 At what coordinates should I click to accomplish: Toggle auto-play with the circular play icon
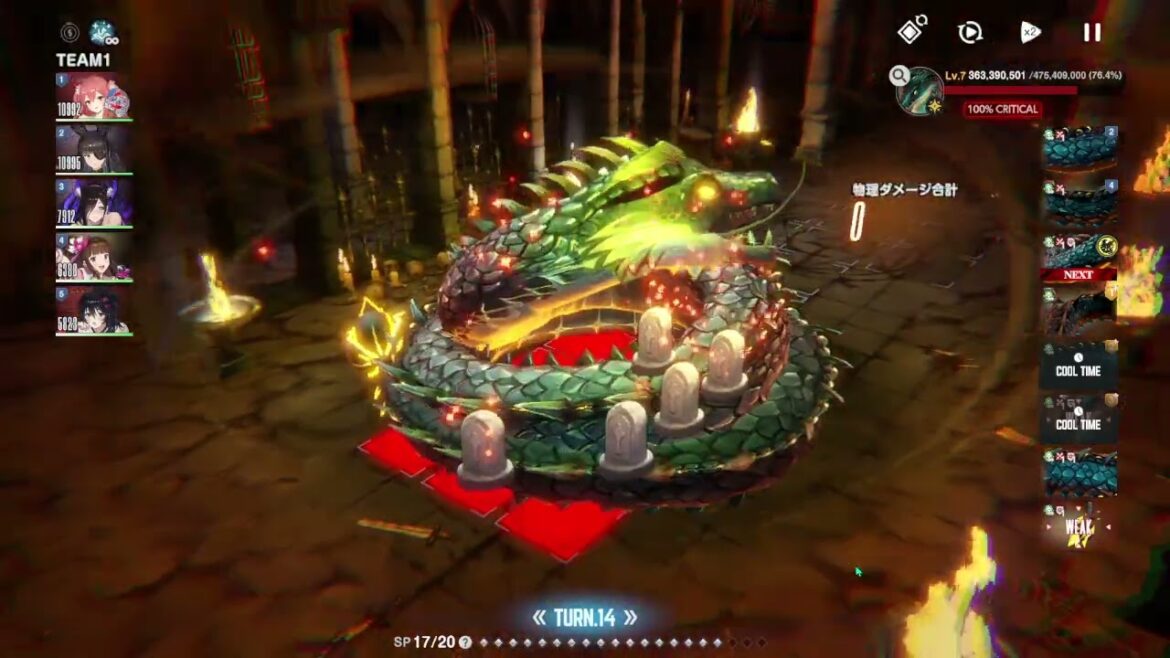(x=969, y=33)
